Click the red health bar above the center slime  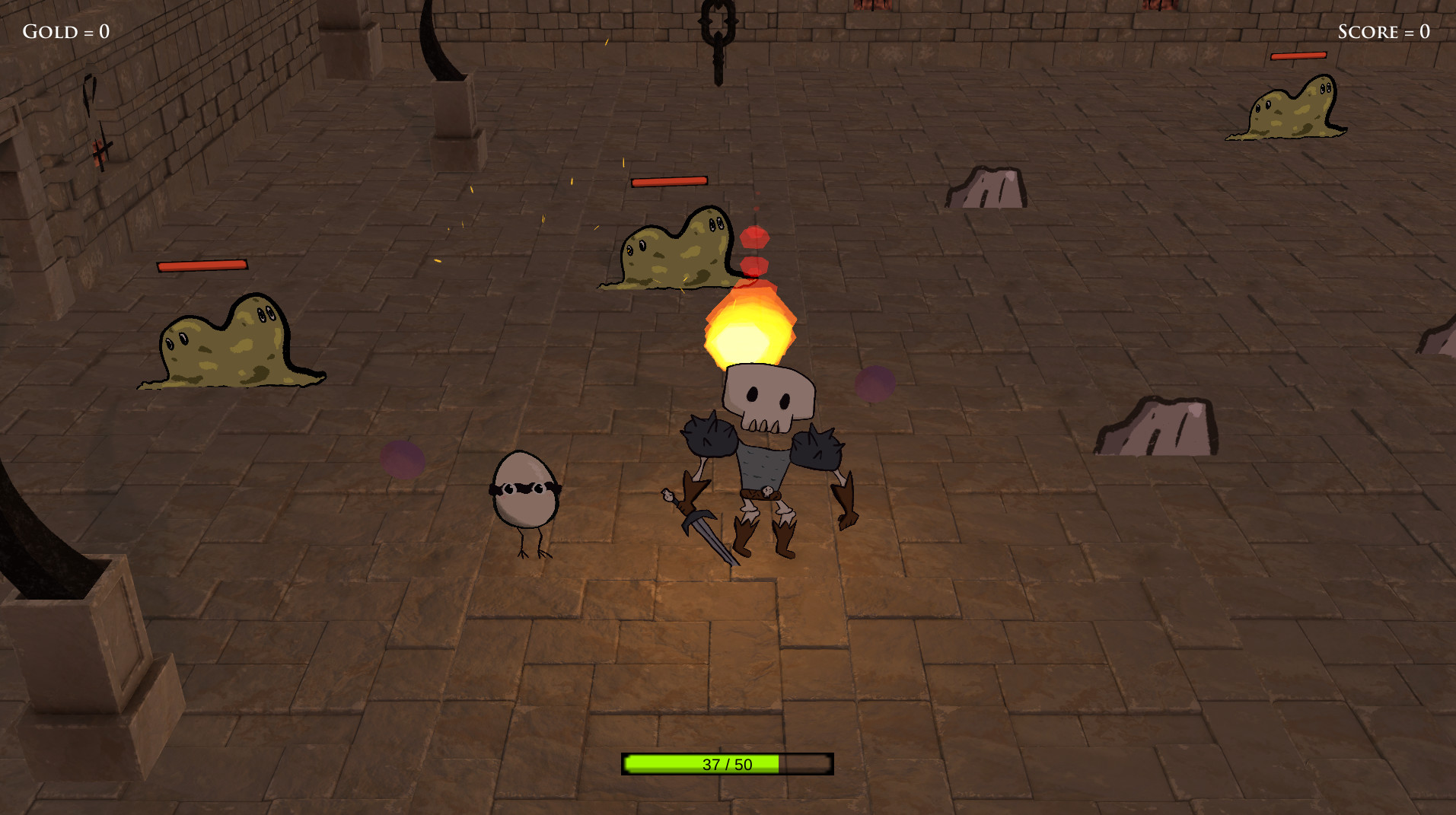tap(668, 181)
